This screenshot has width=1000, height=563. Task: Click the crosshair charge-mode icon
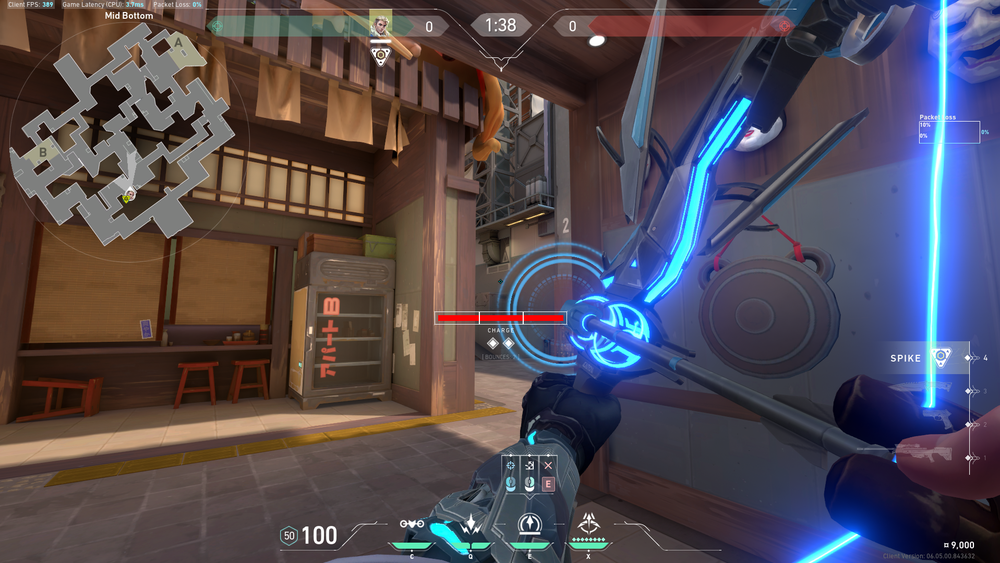(x=511, y=466)
